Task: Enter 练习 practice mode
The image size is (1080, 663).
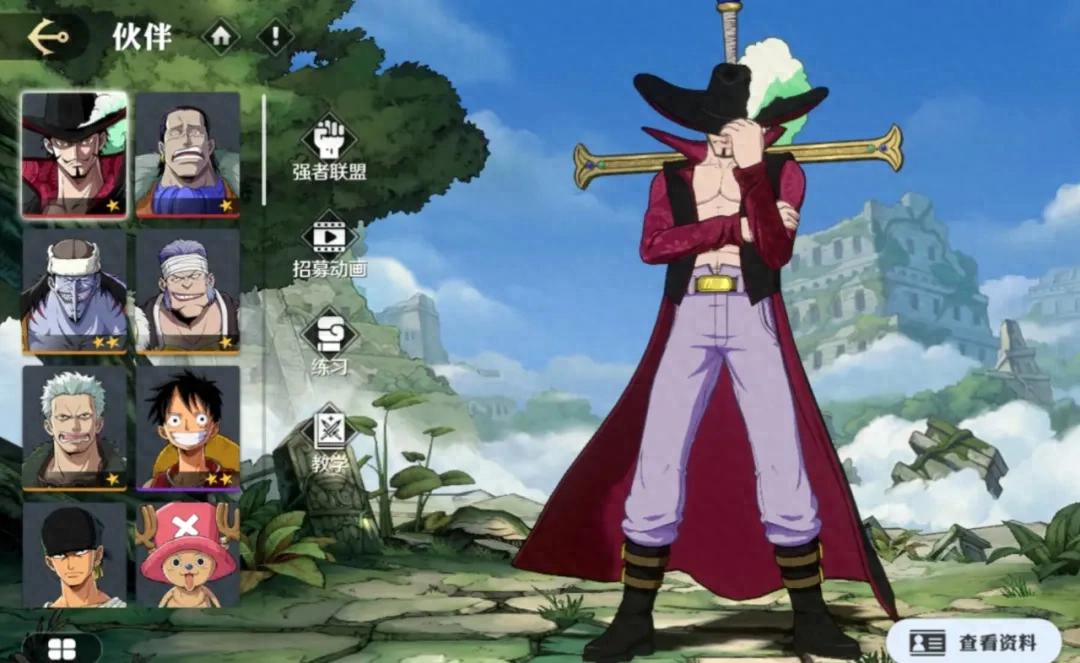Action: [329, 343]
